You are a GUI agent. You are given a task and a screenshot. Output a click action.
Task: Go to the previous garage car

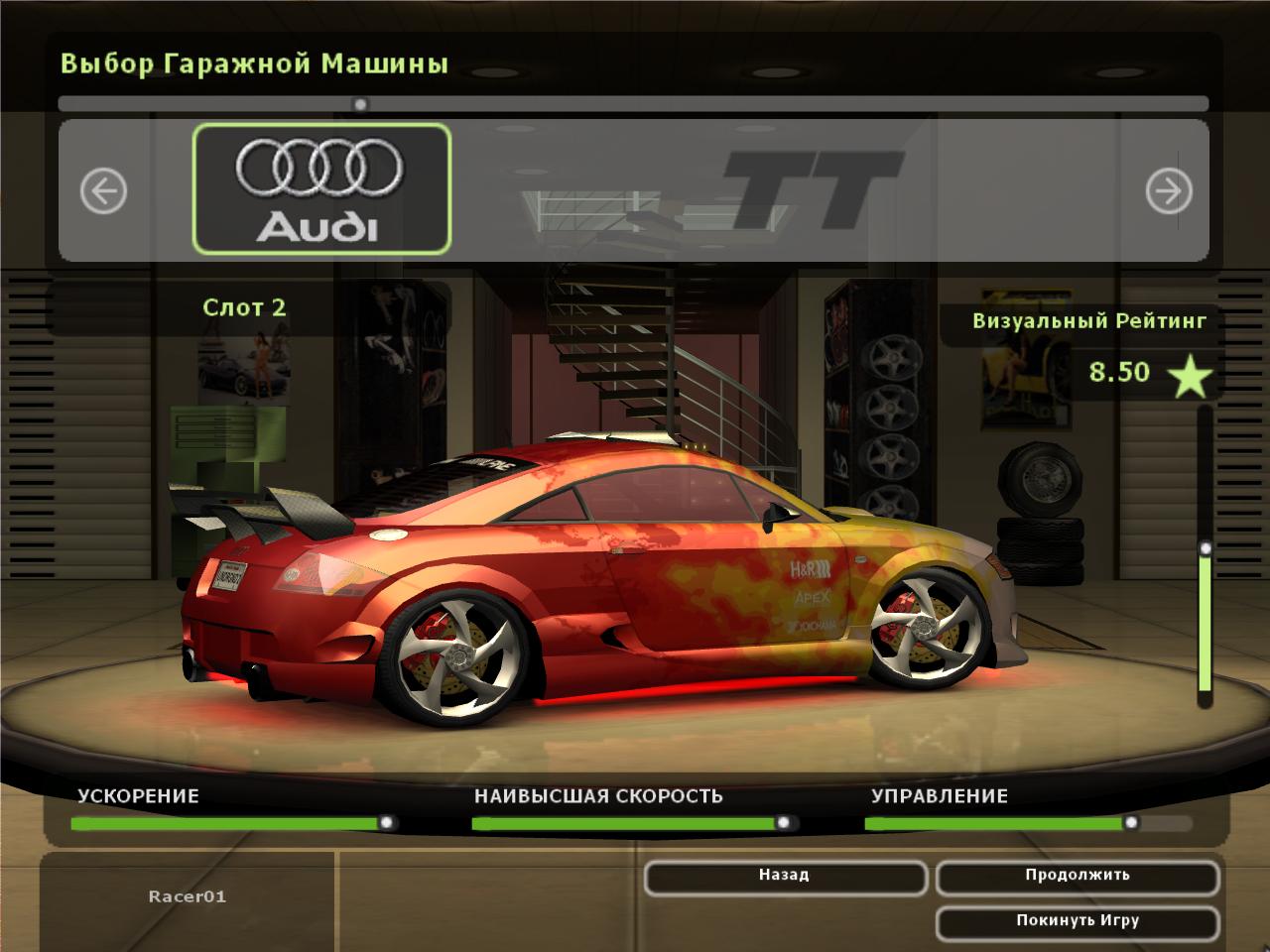coord(103,190)
